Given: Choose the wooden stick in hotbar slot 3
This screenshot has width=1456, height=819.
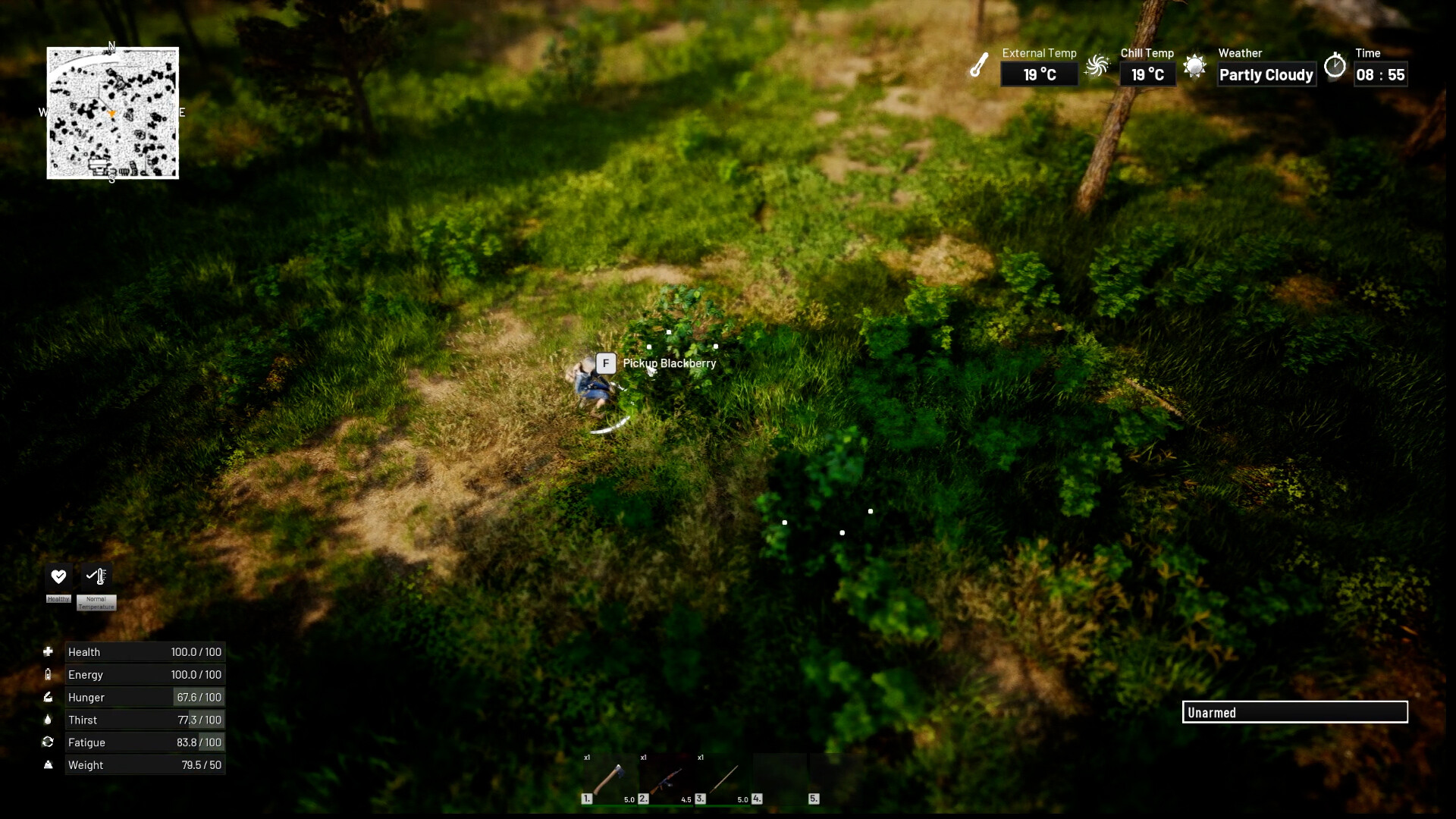Looking at the screenshot, I should point(723,779).
